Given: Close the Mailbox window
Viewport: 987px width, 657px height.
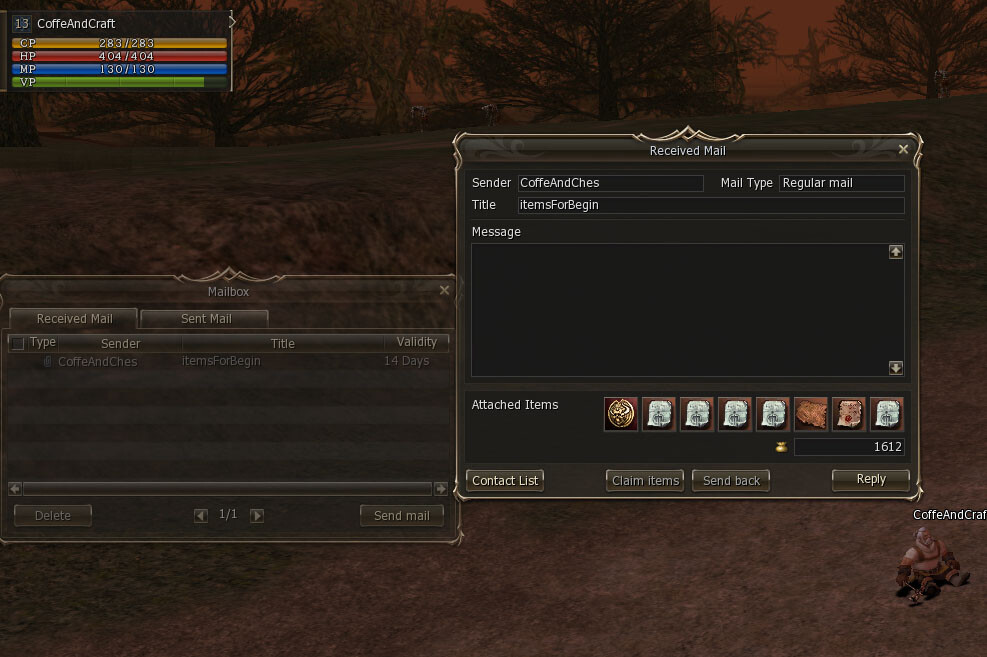Looking at the screenshot, I should pyautogui.click(x=444, y=290).
